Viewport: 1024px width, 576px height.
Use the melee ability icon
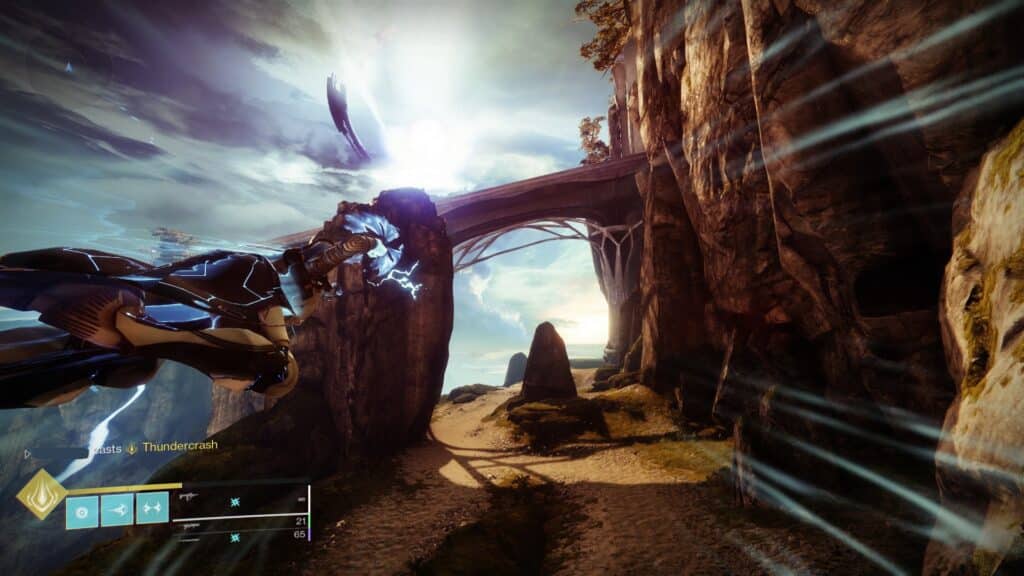click(117, 510)
